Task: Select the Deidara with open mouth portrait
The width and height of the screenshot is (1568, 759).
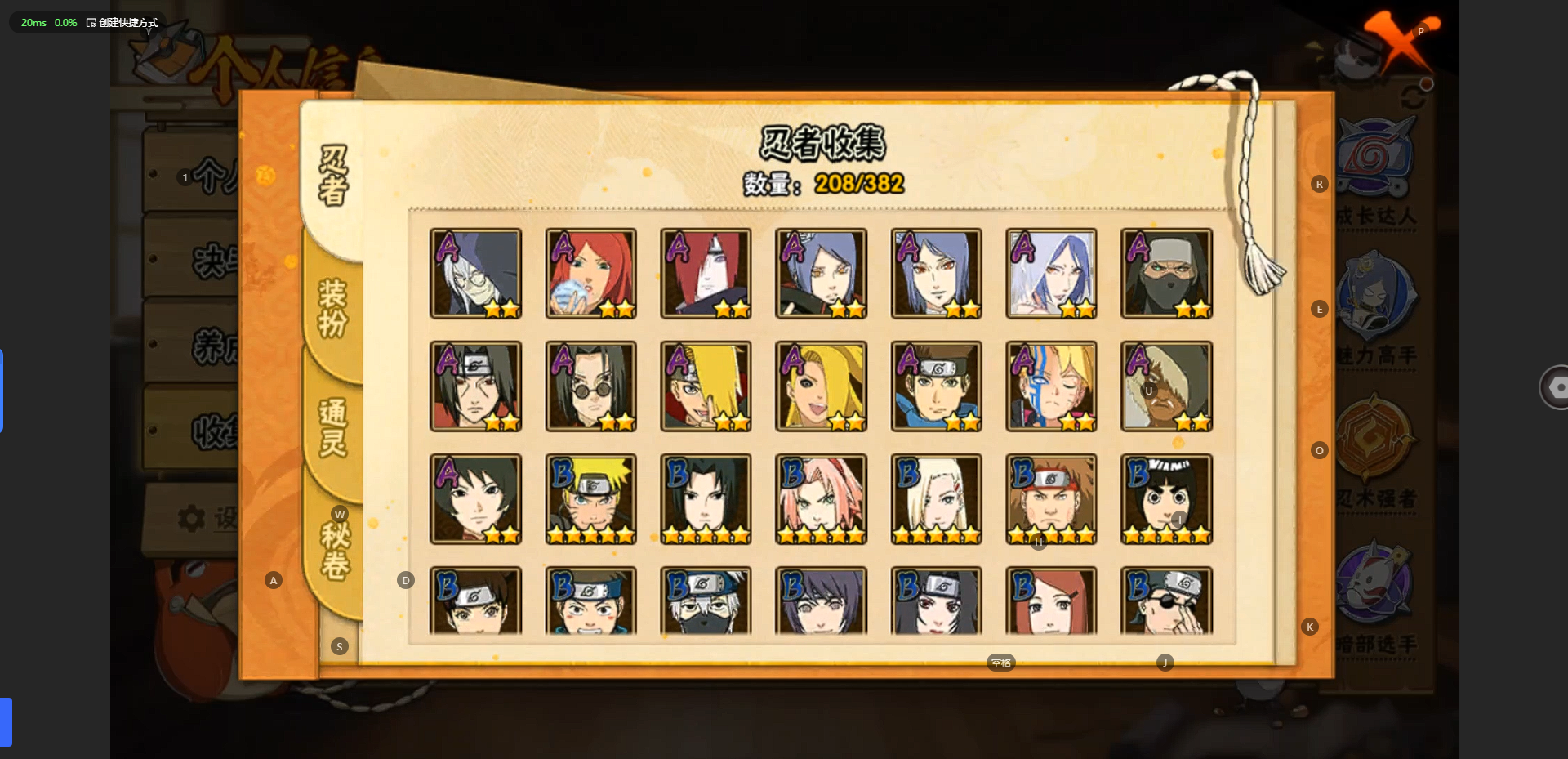Action: coord(821,386)
